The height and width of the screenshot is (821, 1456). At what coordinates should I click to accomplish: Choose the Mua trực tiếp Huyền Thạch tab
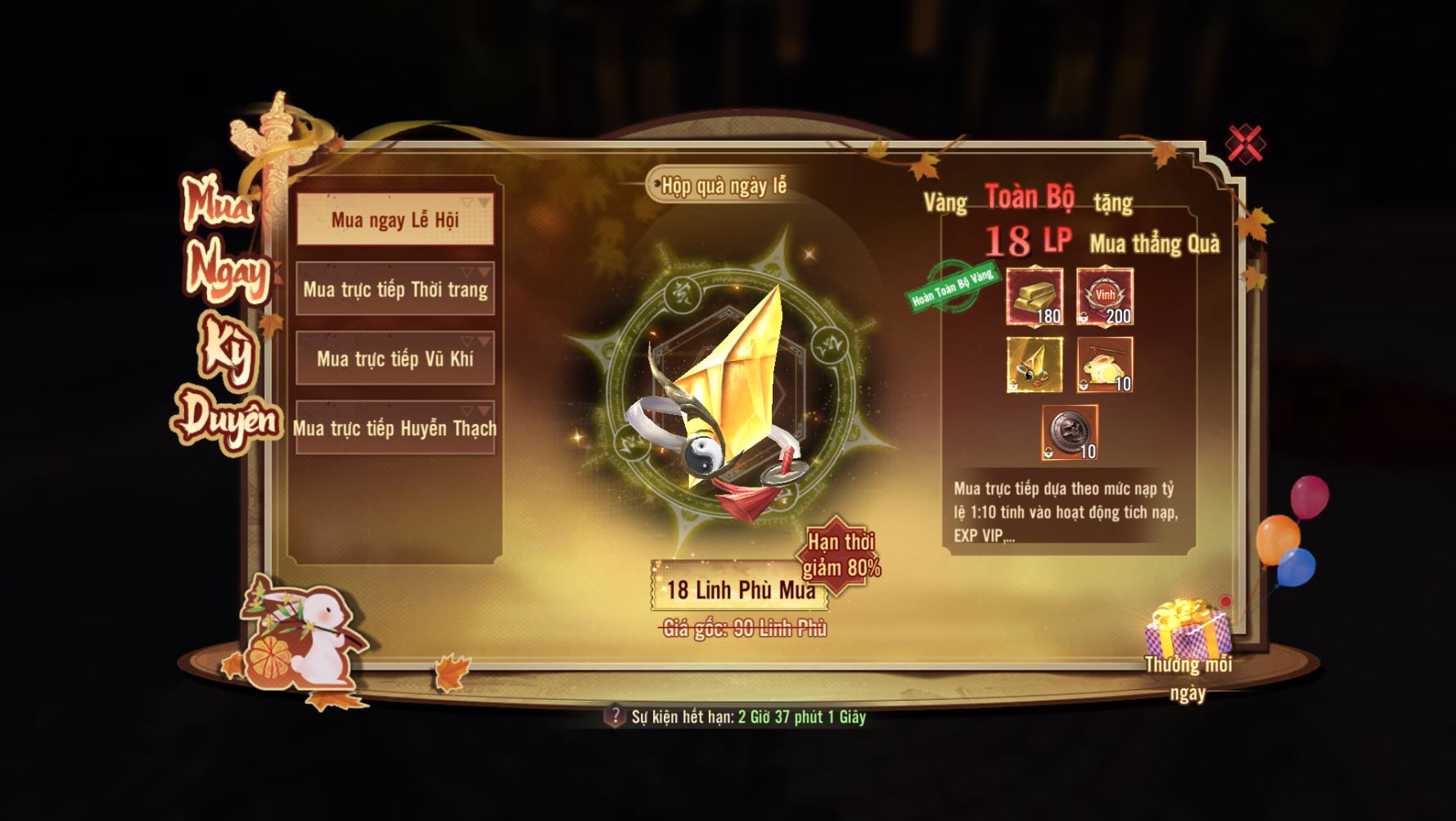point(394,428)
